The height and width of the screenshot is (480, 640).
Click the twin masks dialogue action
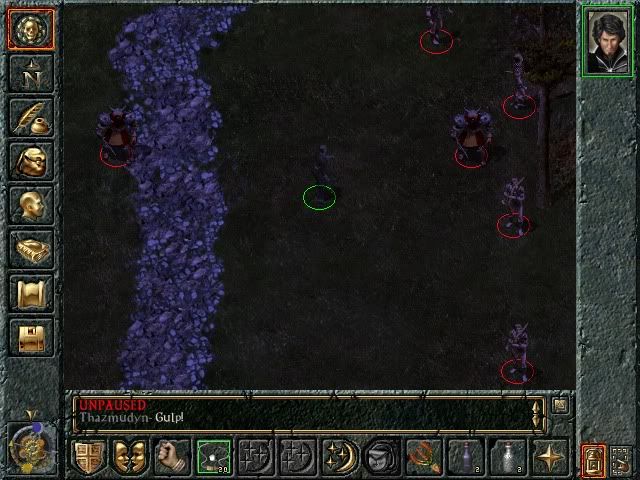coord(130,457)
